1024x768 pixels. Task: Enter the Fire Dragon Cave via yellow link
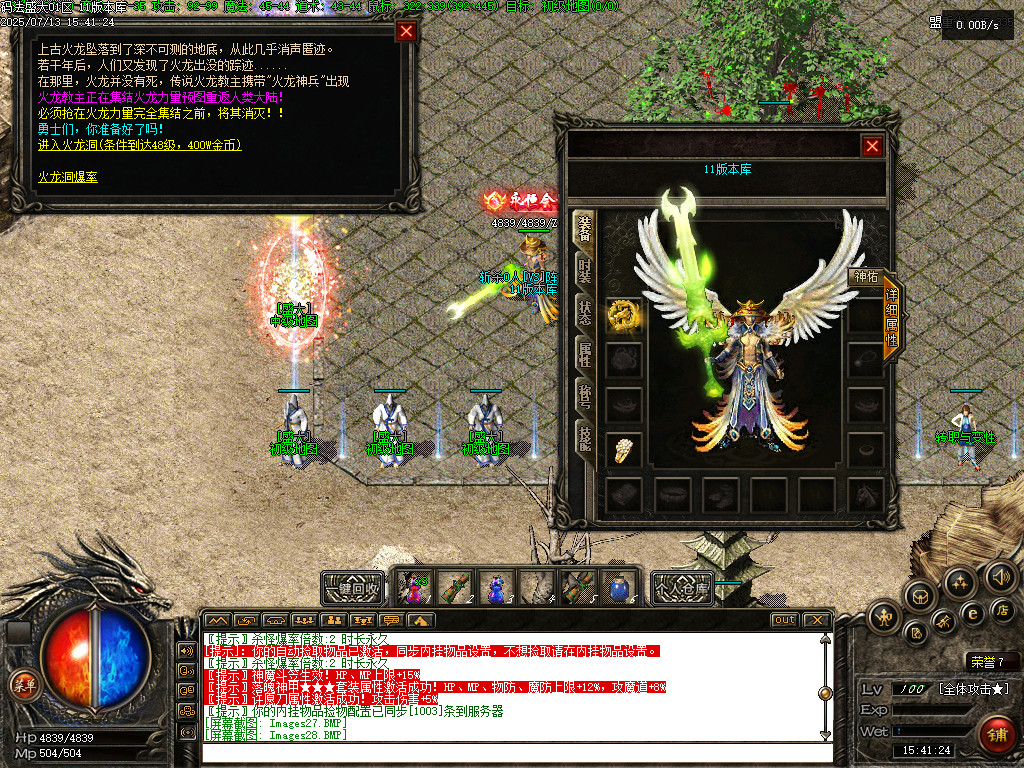[139, 145]
